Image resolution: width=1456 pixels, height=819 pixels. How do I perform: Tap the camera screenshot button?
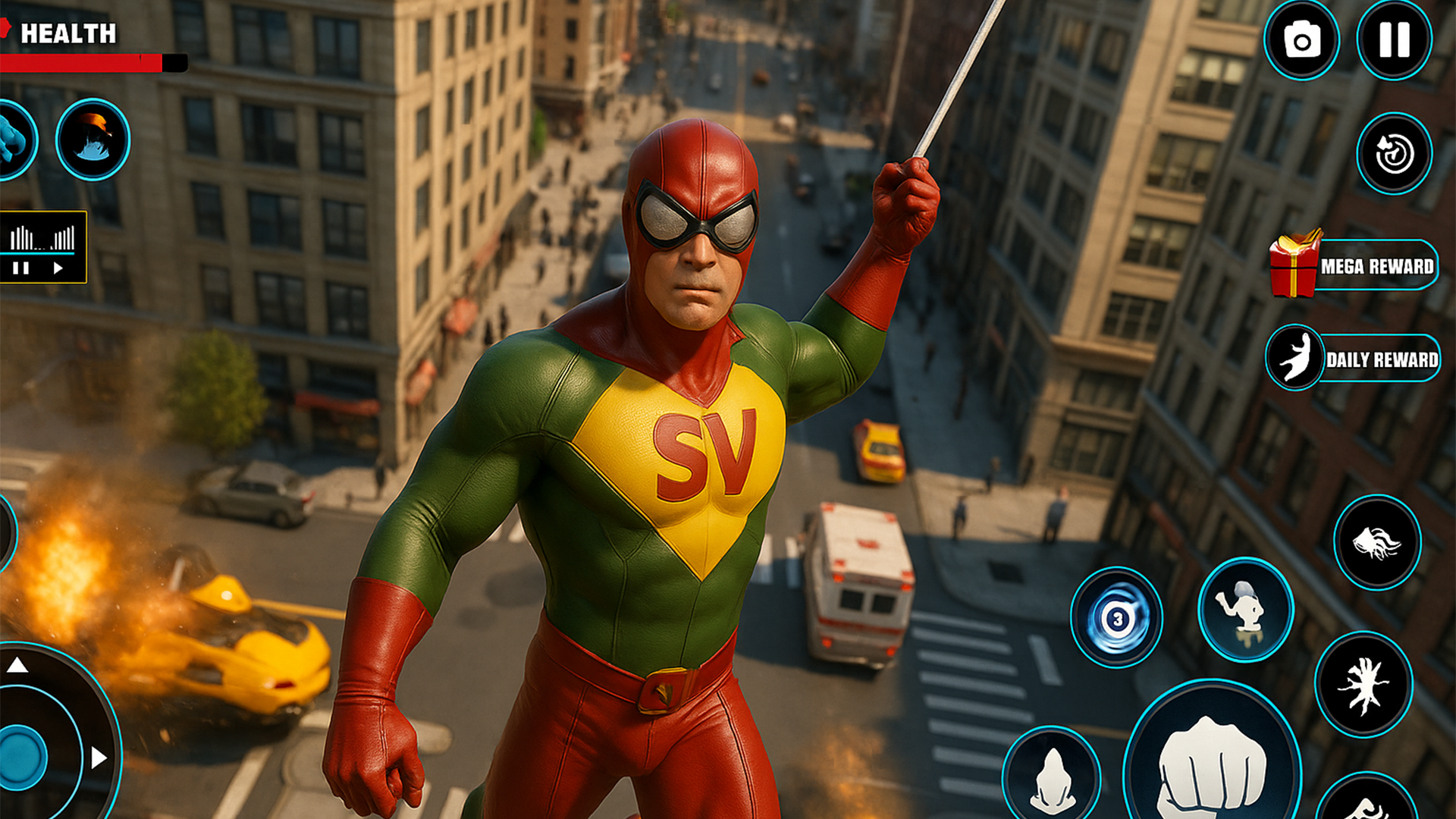tap(1301, 41)
